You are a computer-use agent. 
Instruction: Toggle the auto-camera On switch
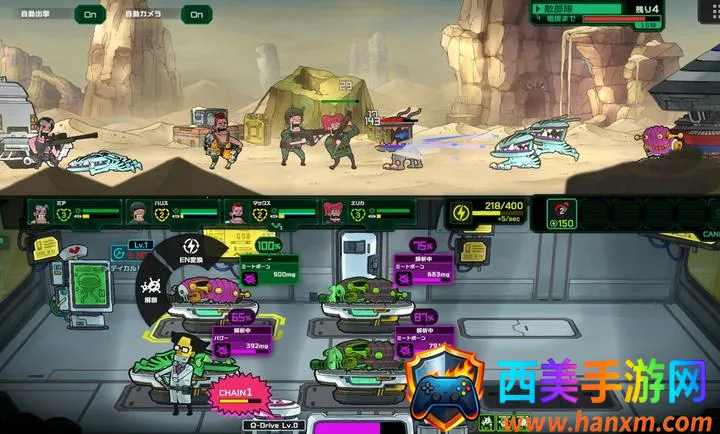pos(196,14)
